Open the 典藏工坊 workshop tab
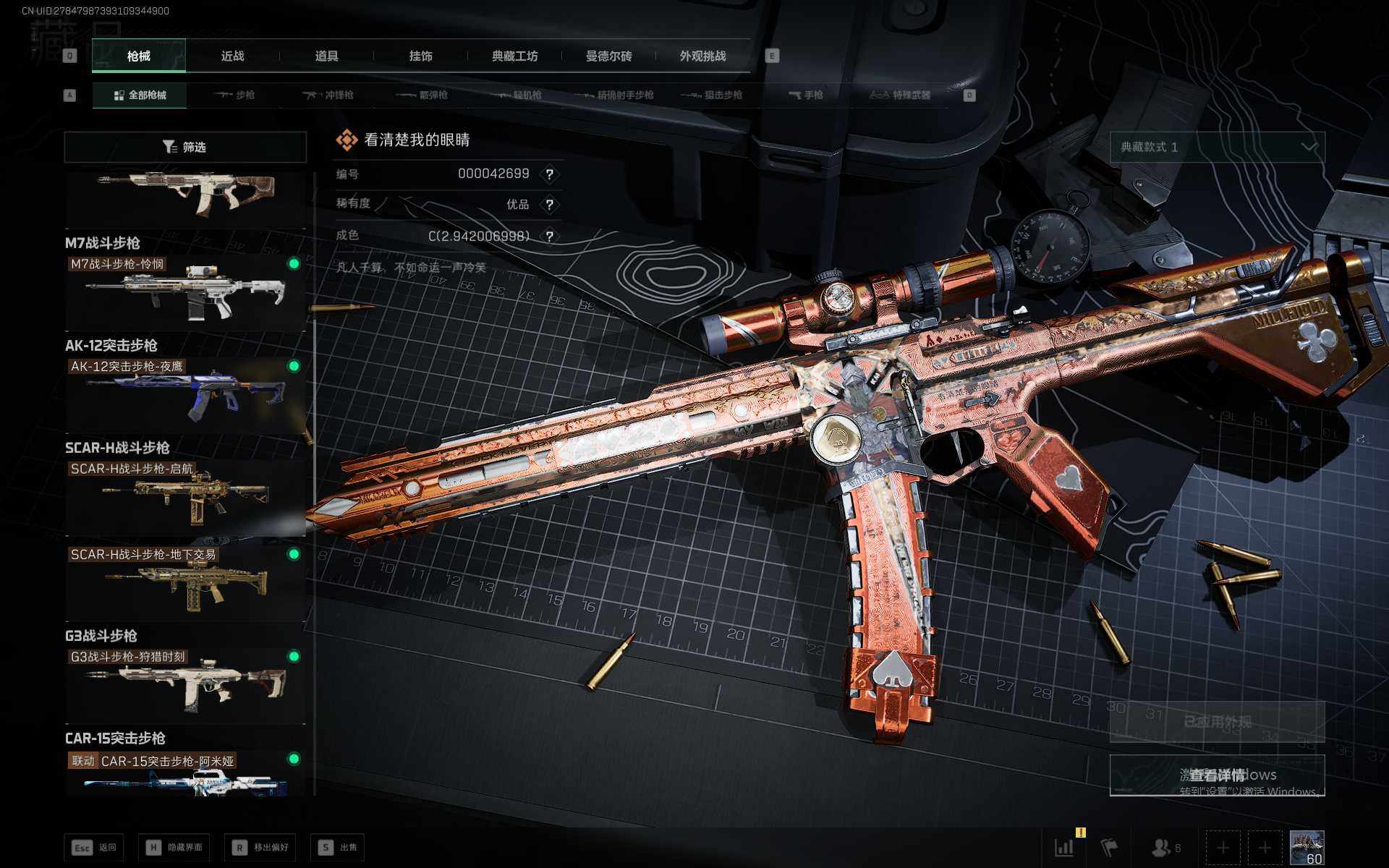This screenshot has height=868, width=1389. click(x=514, y=56)
